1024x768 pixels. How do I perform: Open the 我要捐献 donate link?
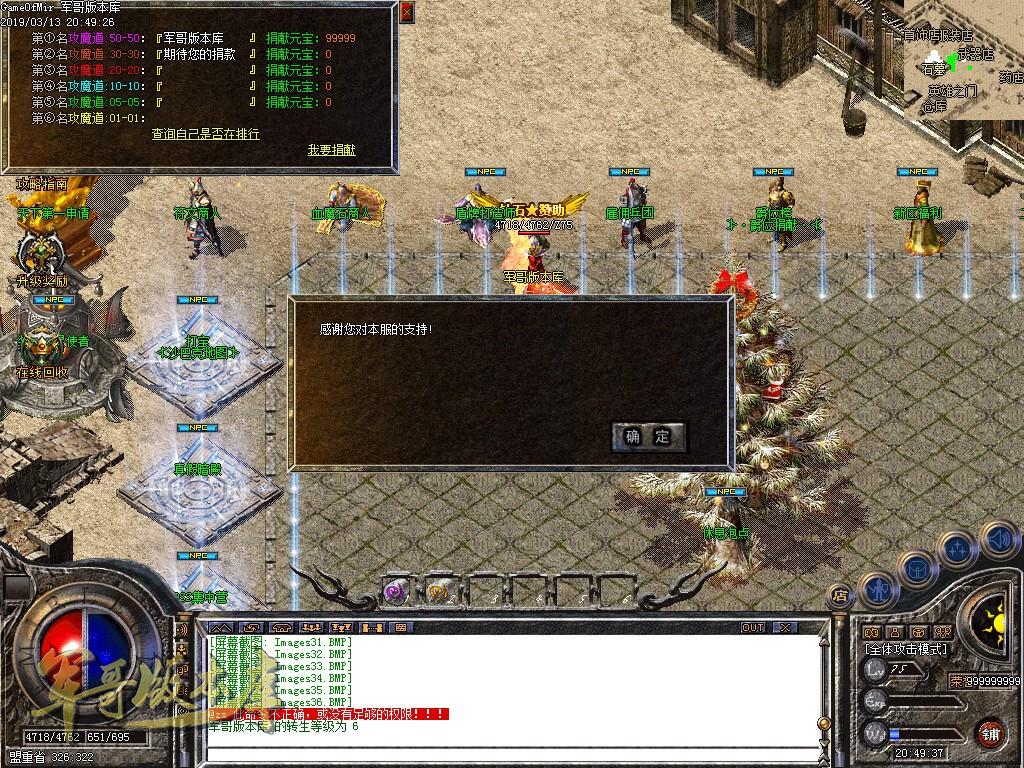click(x=331, y=150)
